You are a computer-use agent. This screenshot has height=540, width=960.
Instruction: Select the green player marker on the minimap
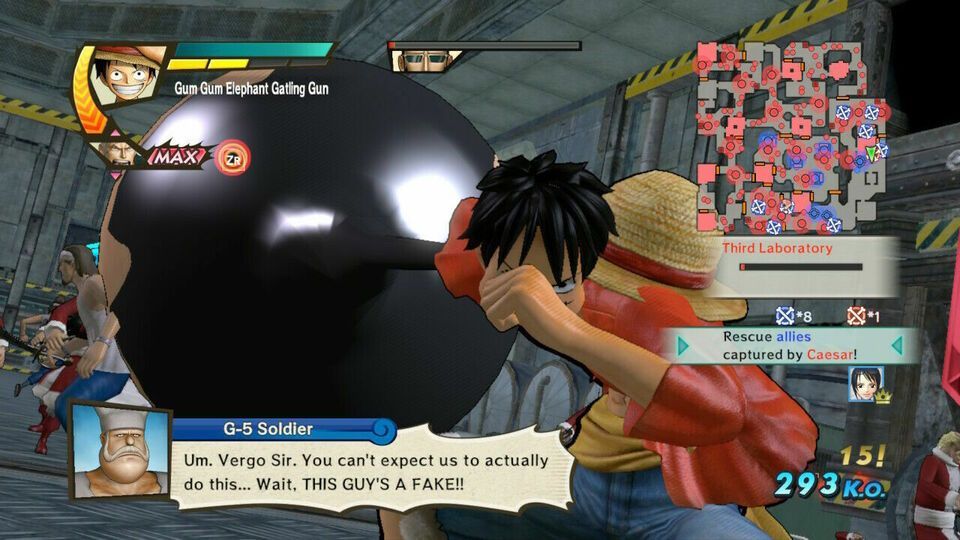(x=871, y=154)
